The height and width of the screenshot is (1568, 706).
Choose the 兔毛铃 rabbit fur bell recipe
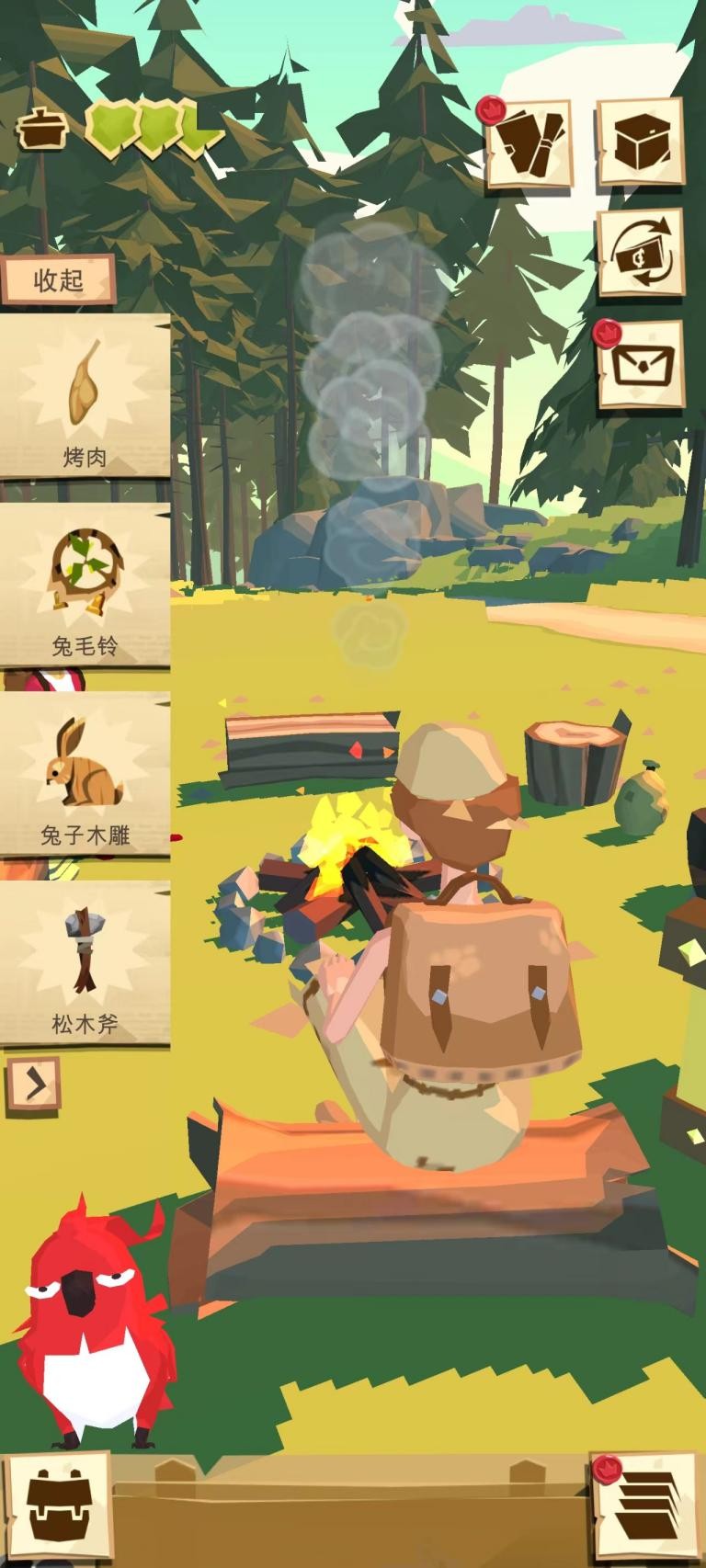click(85, 585)
